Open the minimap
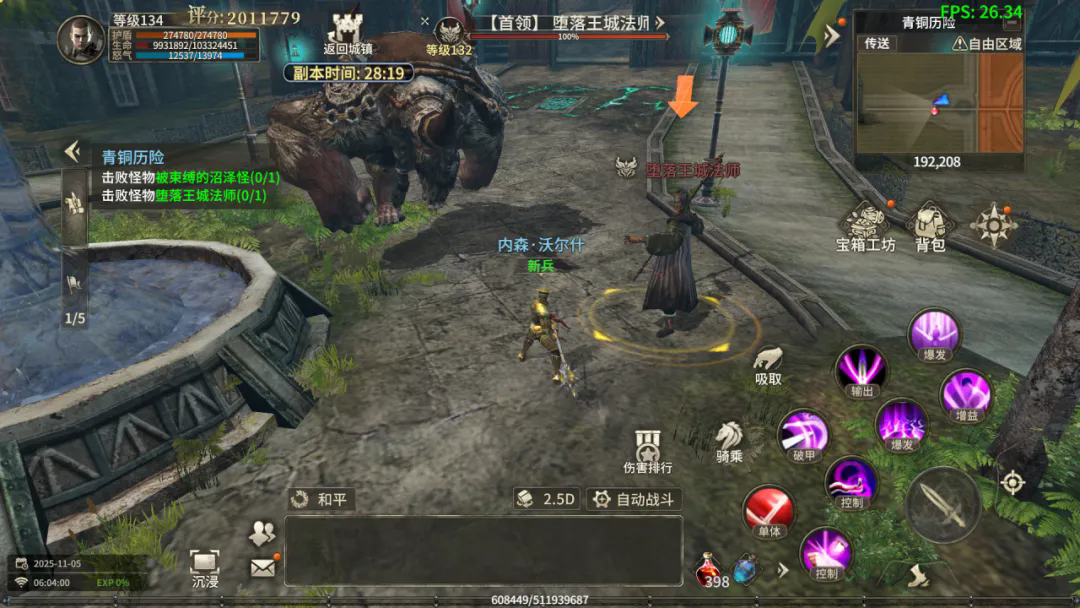Image resolution: width=1080 pixels, height=608 pixels. point(938,100)
